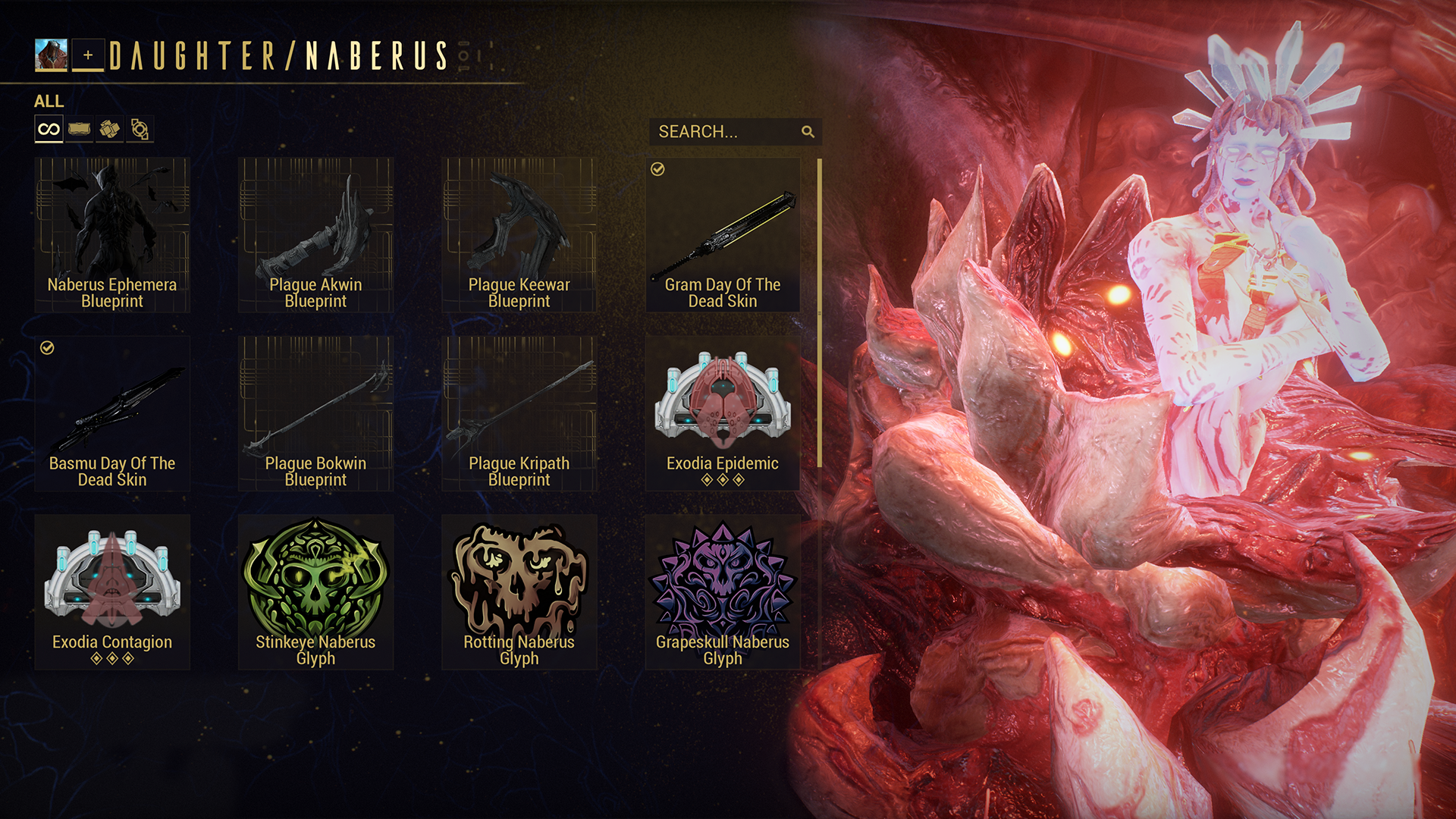1456x819 pixels.
Task: Choose the Grapeskull Naberus Glyph
Action: 723,592
